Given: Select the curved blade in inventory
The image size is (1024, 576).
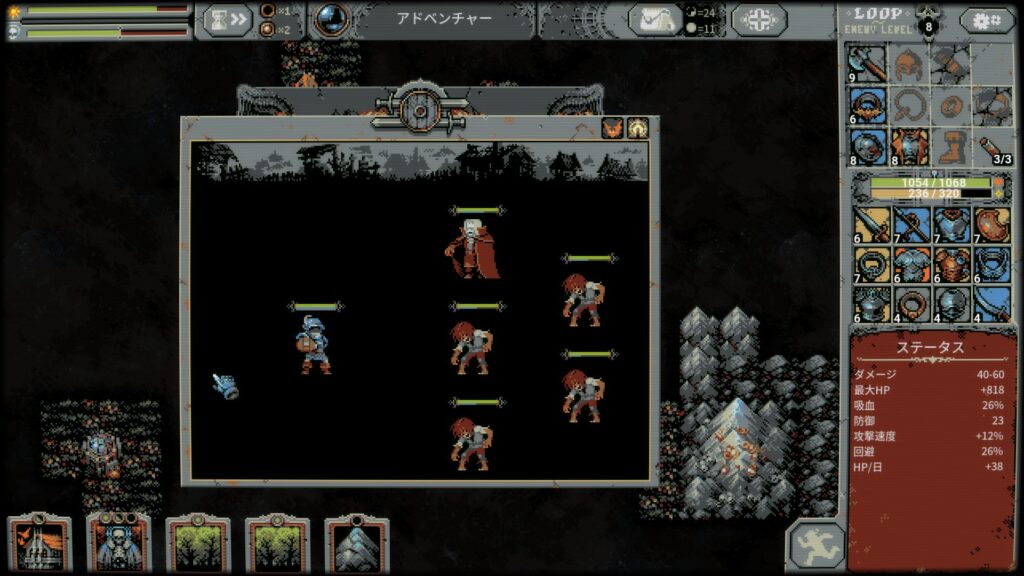Looking at the screenshot, I should pos(992,303).
